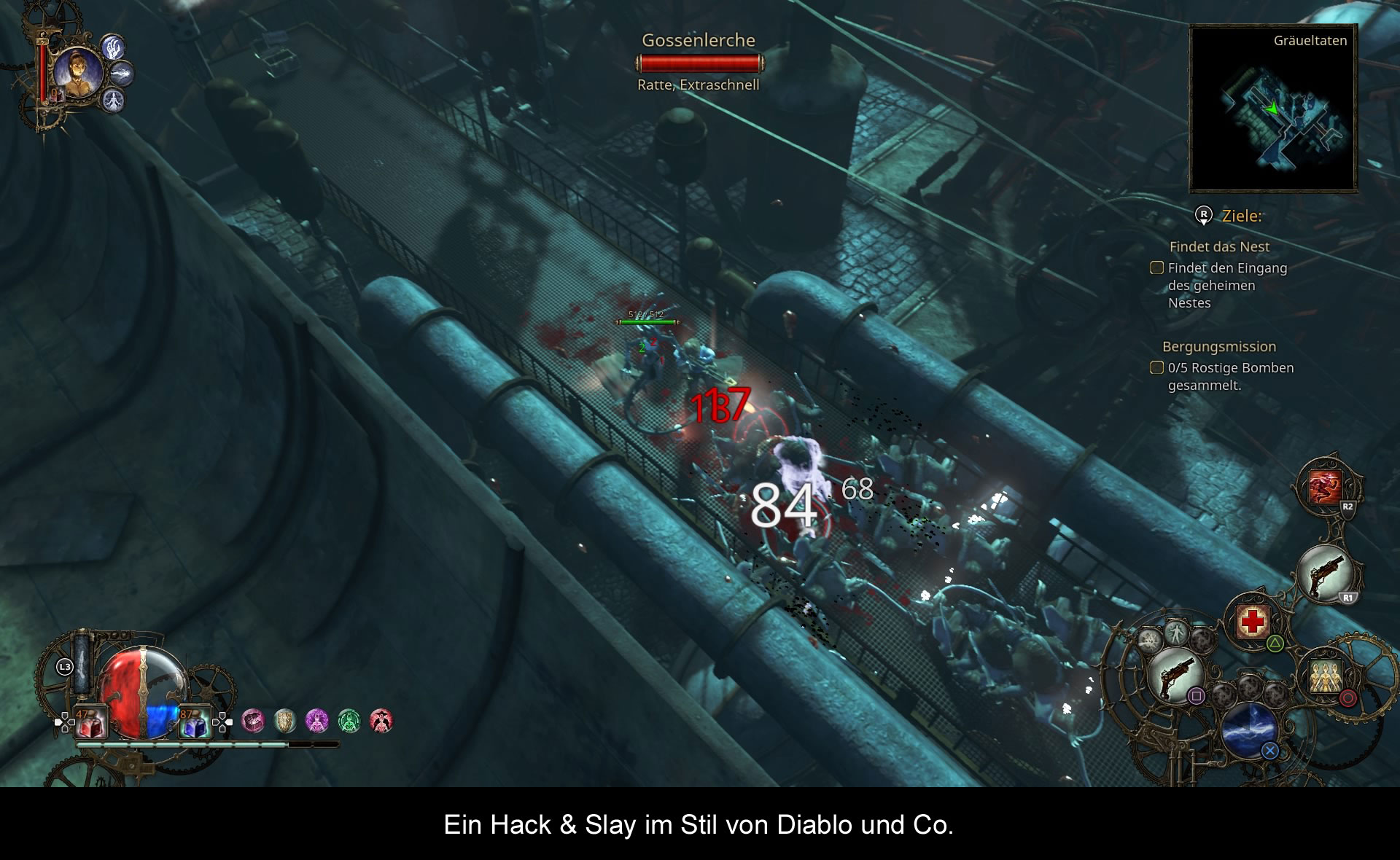The height and width of the screenshot is (860, 1400).
Task: Drink the blue mana potion
Action: point(194,722)
